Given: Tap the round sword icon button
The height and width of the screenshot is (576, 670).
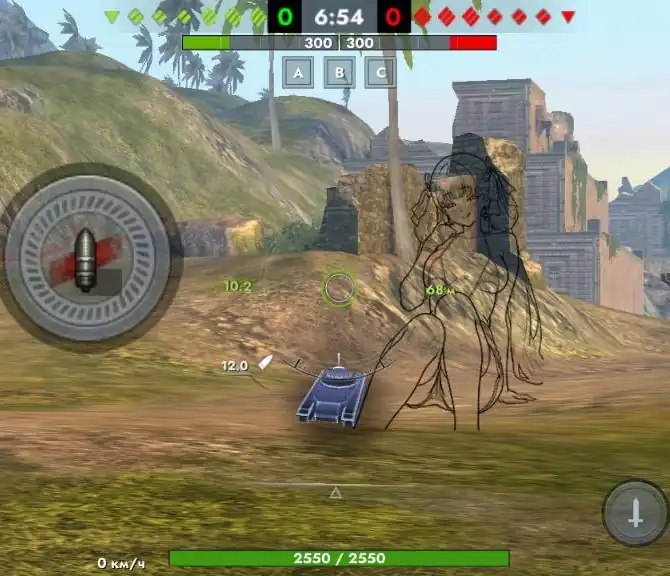Looking at the screenshot, I should point(635,513).
